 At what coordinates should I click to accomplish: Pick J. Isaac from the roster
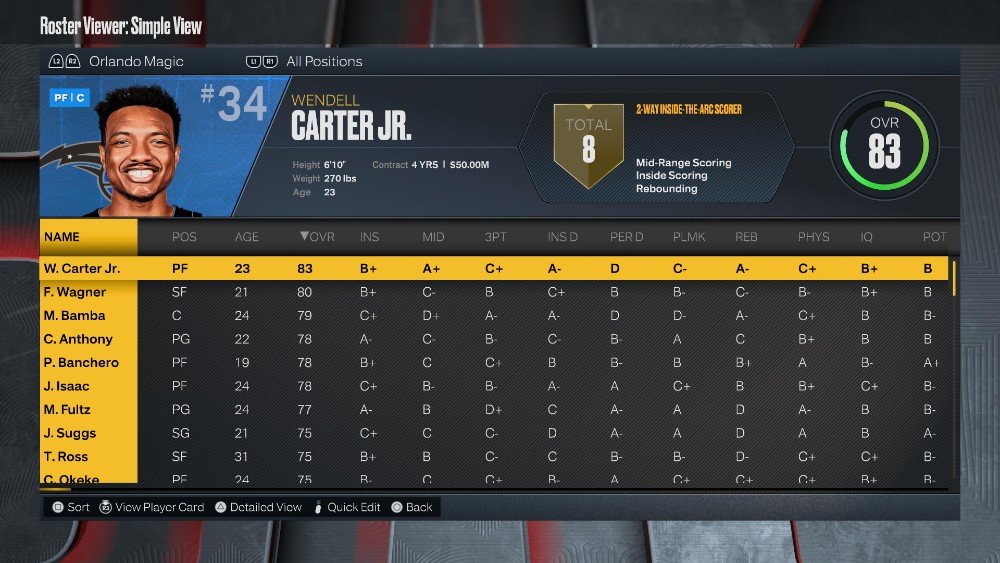coord(67,386)
